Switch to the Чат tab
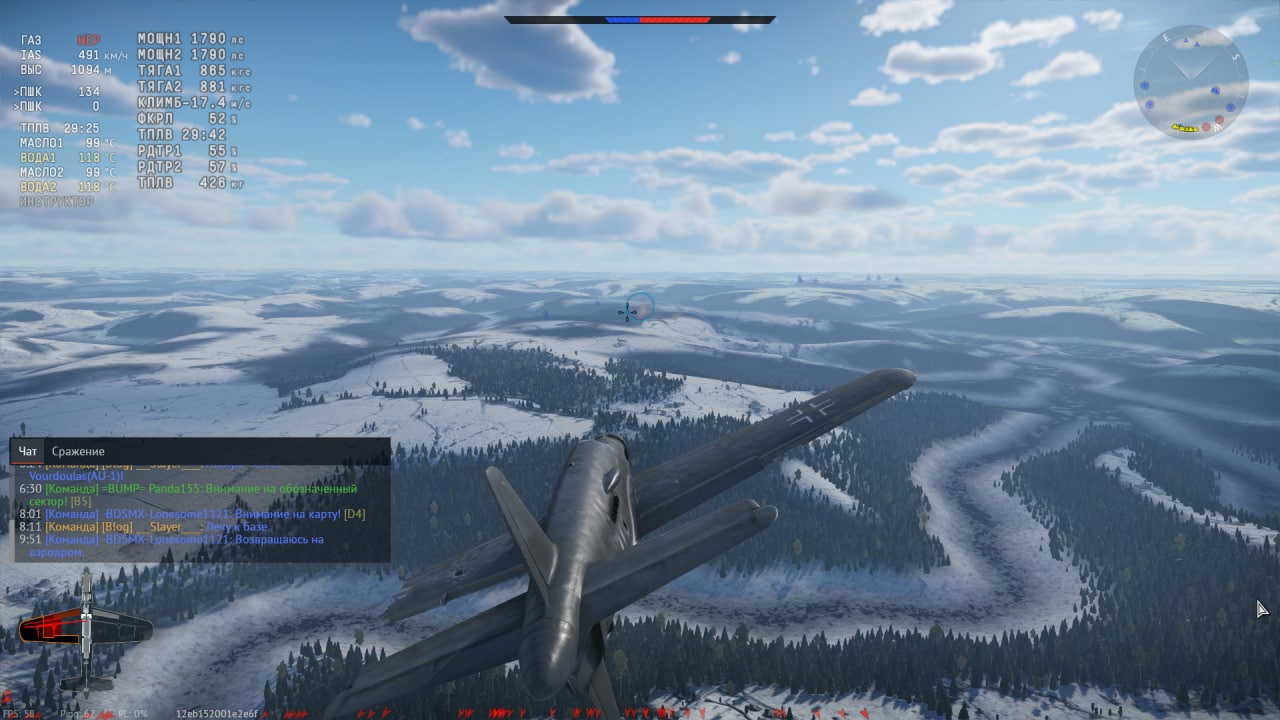The width and height of the screenshot is (1280, 720). [x=27, y=452]
